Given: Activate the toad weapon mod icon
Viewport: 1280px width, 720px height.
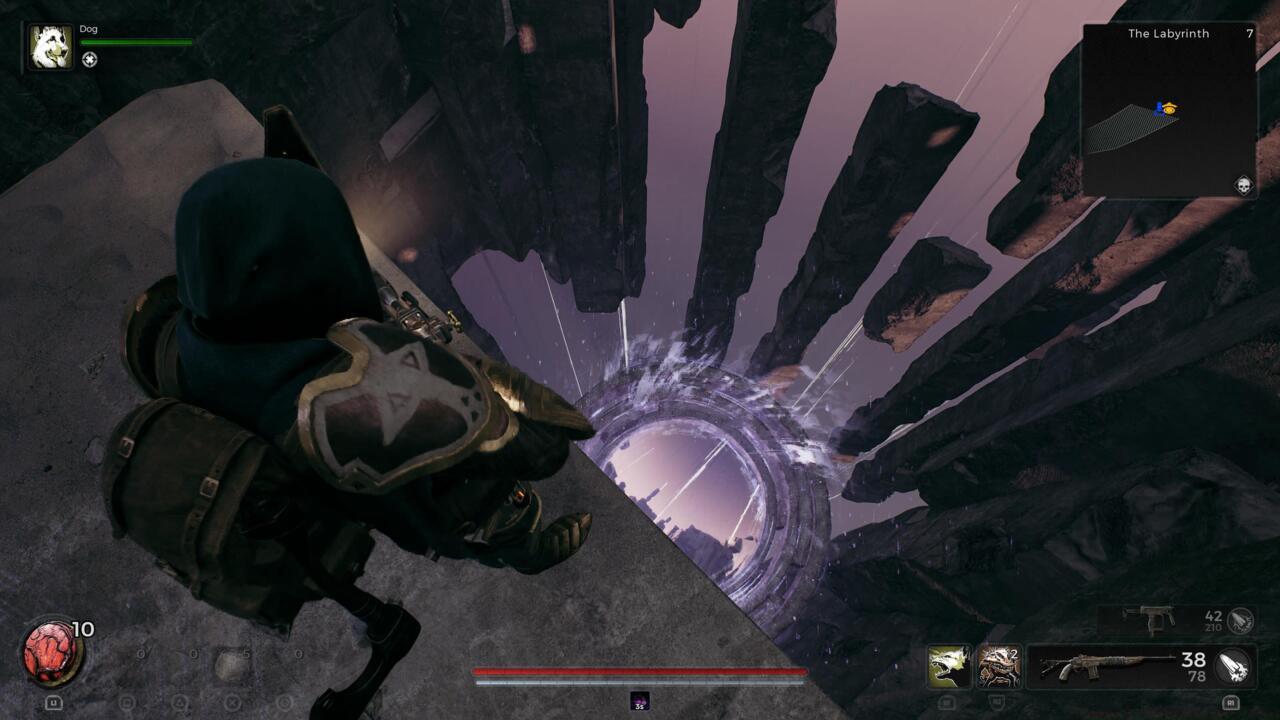Looking at the screenshot, I should 998,666.
